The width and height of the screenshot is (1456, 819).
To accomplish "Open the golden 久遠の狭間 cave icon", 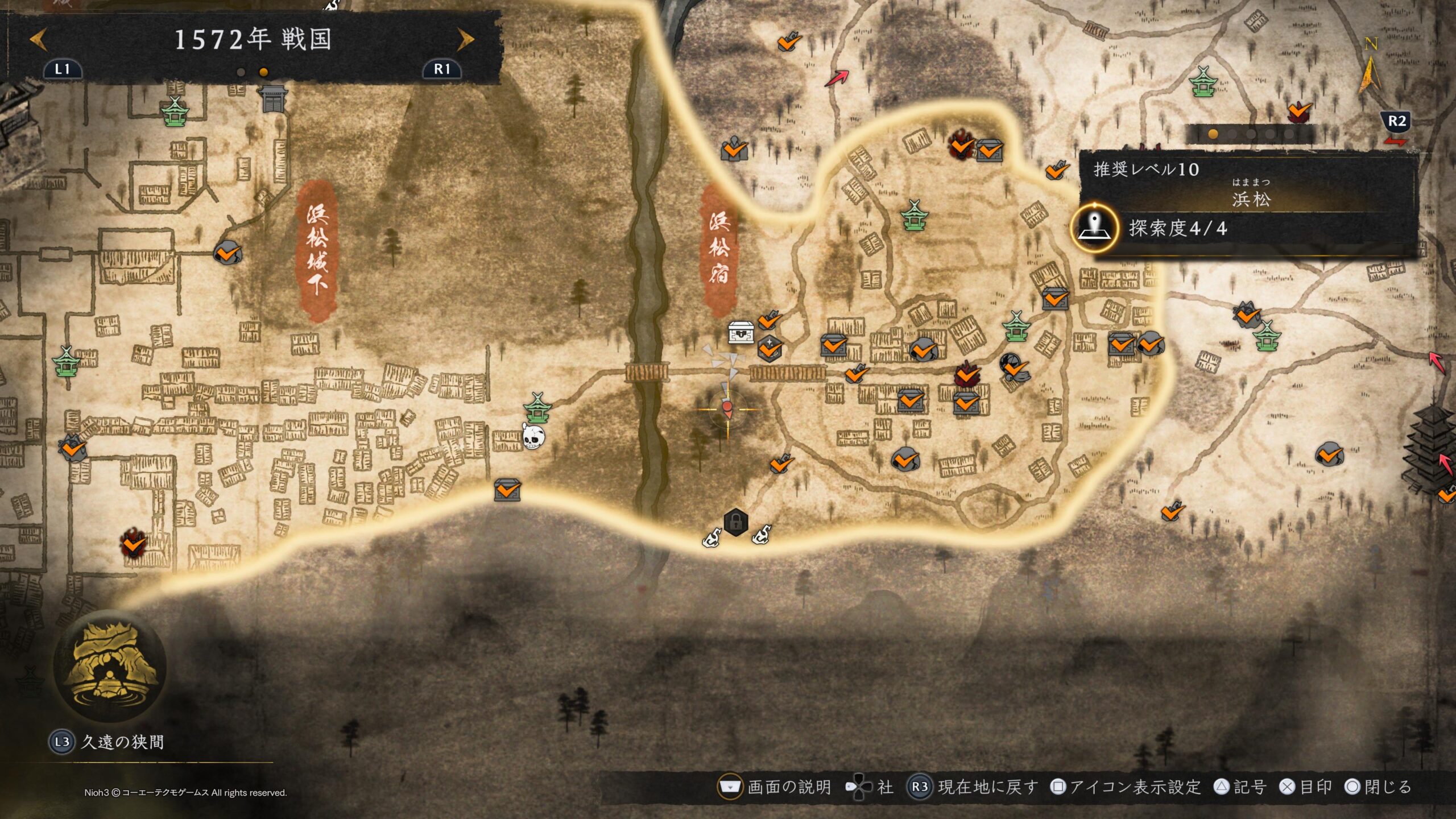I will click(x=110, y=665).
